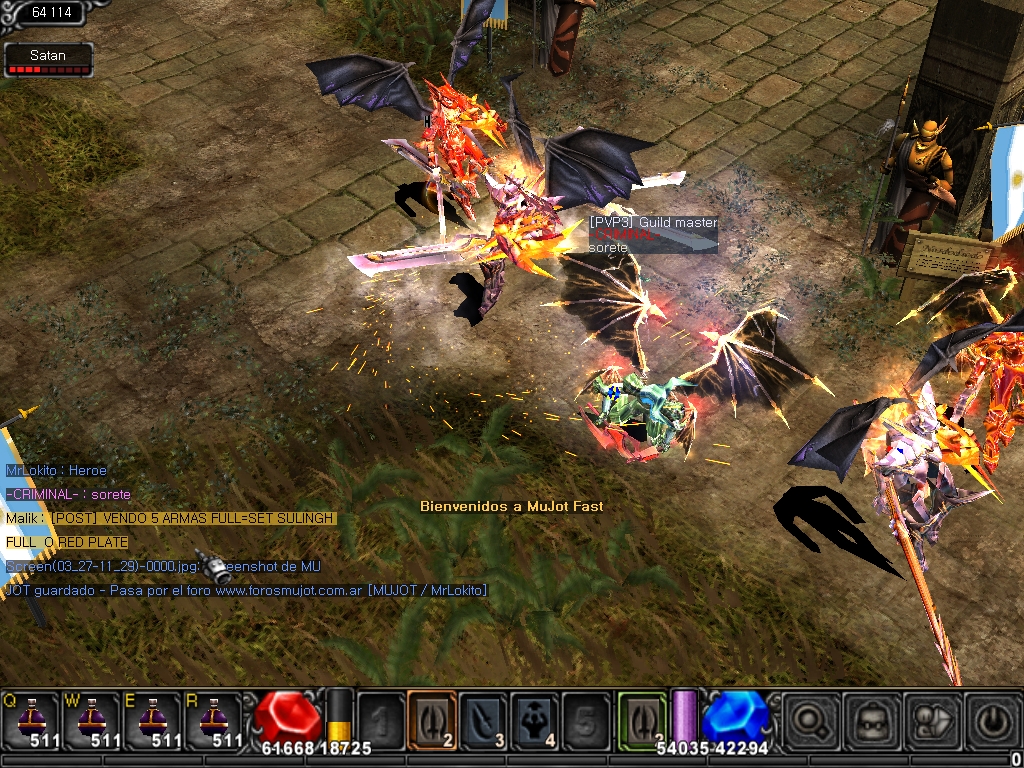Open the green-framed active skill selector
Image resolution: width=1024 pixels, height=768 pixels.
pyautogui.click(x=642, y=718)
